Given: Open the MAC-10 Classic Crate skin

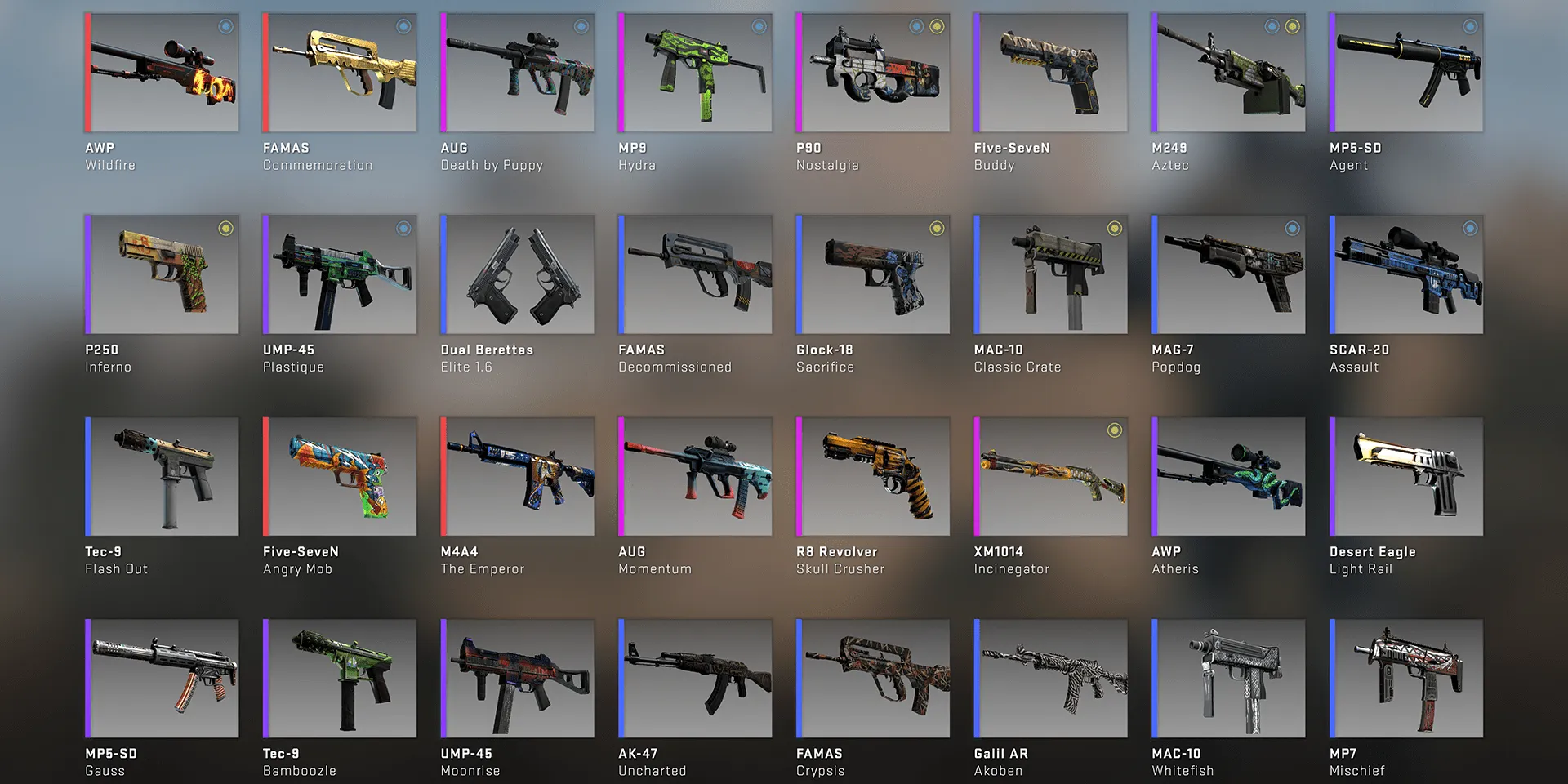Looking at the screenshot, I should click(1051, 274).
